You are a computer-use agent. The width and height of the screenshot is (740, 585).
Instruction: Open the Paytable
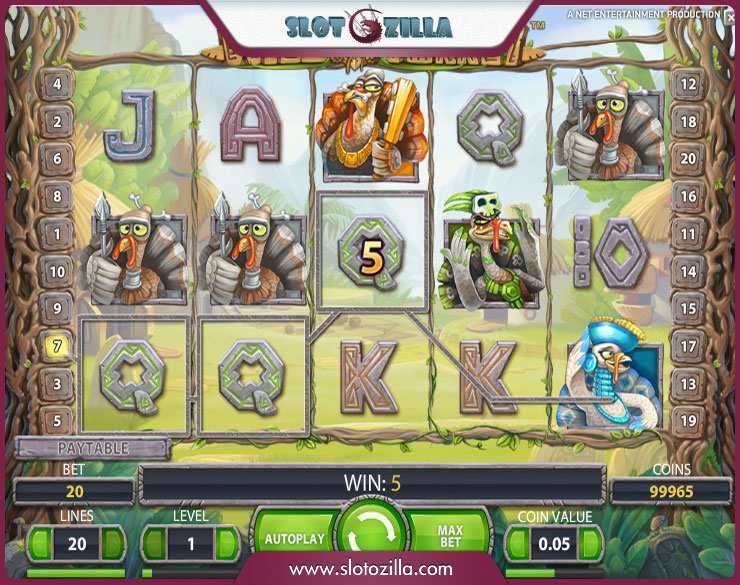coord(91,449)
